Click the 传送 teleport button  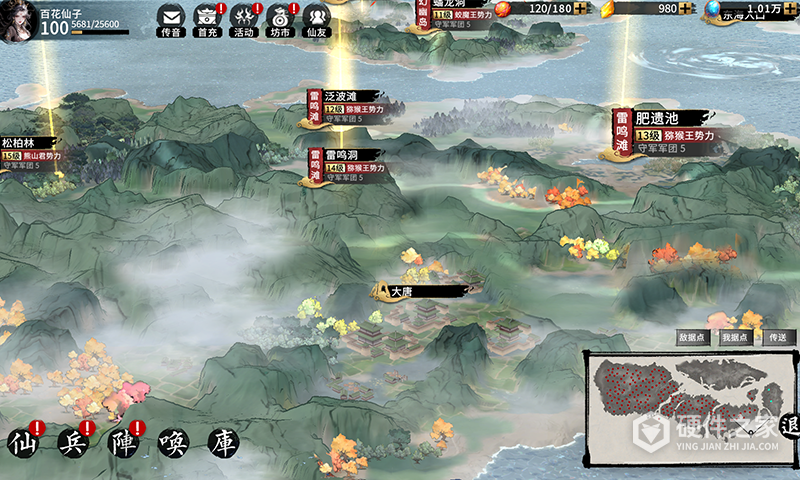click(778, 338)
